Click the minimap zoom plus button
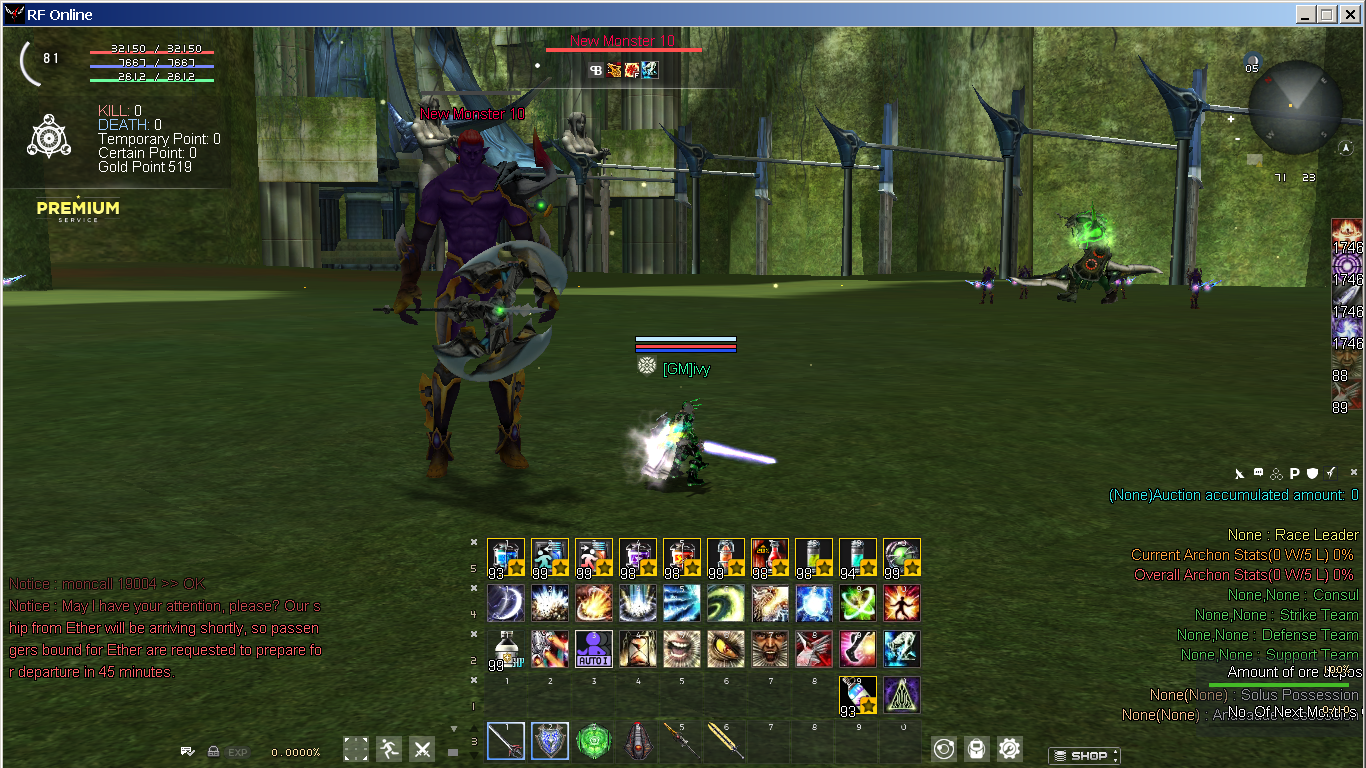Image resolution: width=1366 pixels, height=768 pixels. [x=1231, y=119]
